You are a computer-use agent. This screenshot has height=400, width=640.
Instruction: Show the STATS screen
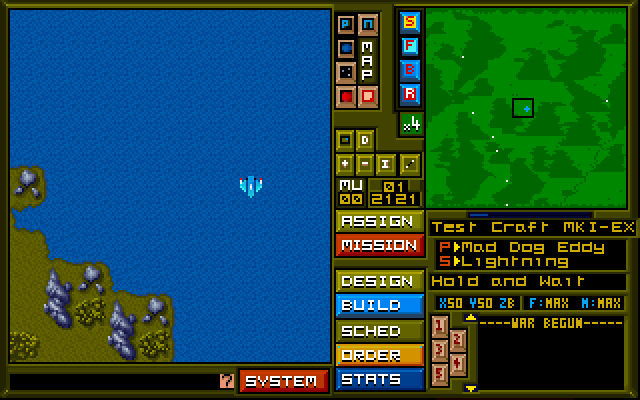(378, 379)
